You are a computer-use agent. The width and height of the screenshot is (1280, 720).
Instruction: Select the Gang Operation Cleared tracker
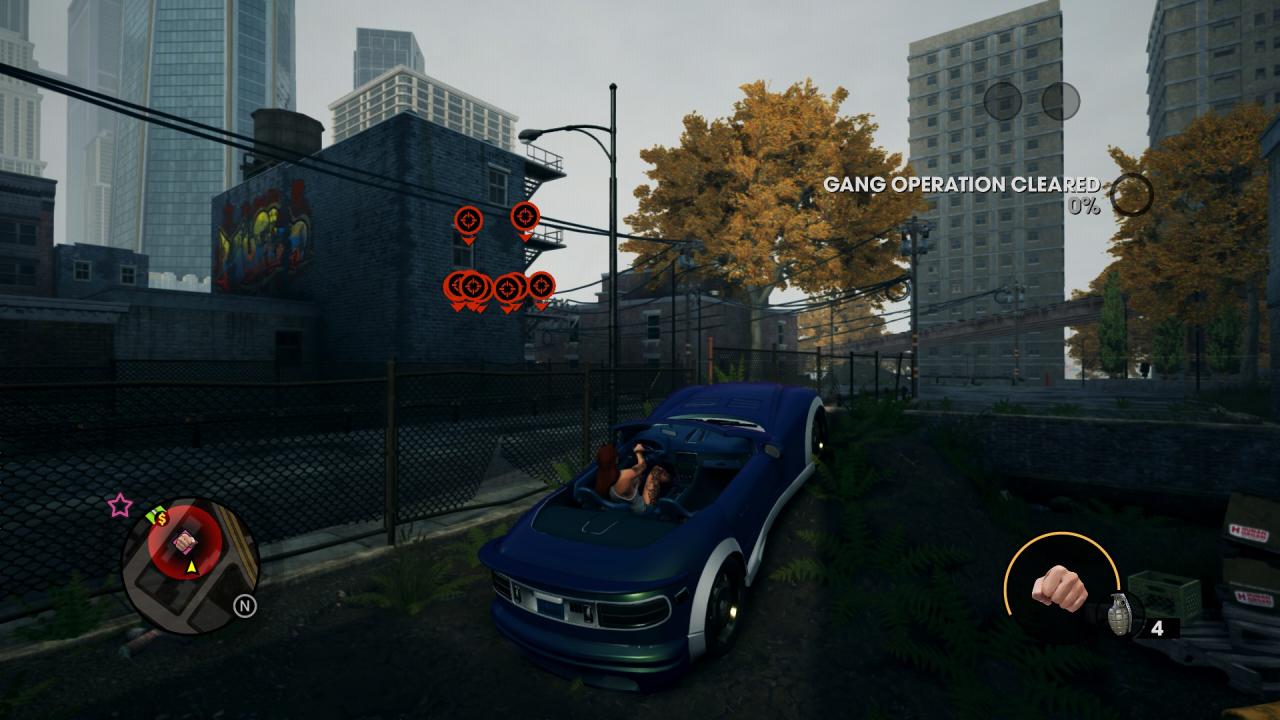pyautogui.click(x=961, y=185)
